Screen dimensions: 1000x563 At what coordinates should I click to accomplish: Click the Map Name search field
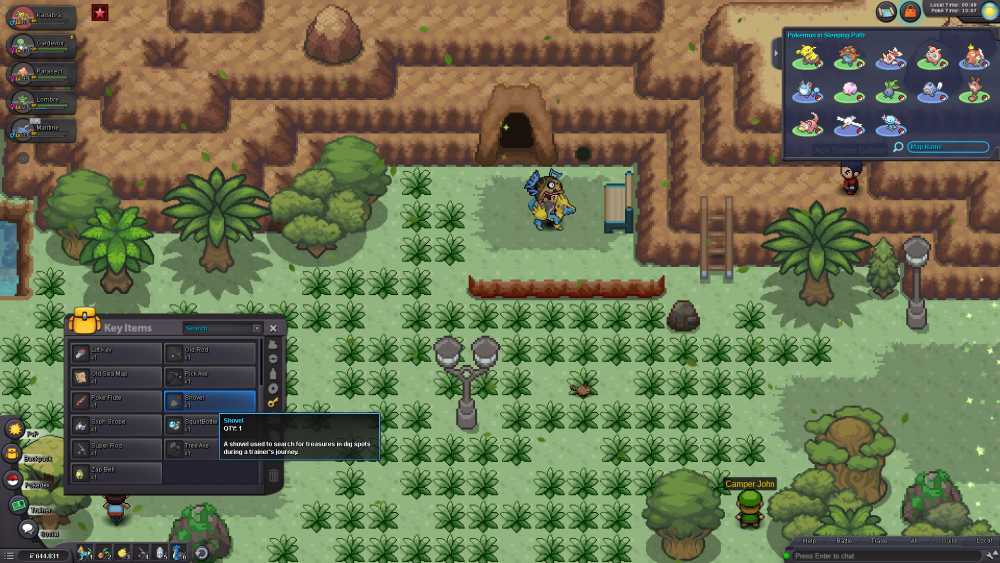coord(947,147)
